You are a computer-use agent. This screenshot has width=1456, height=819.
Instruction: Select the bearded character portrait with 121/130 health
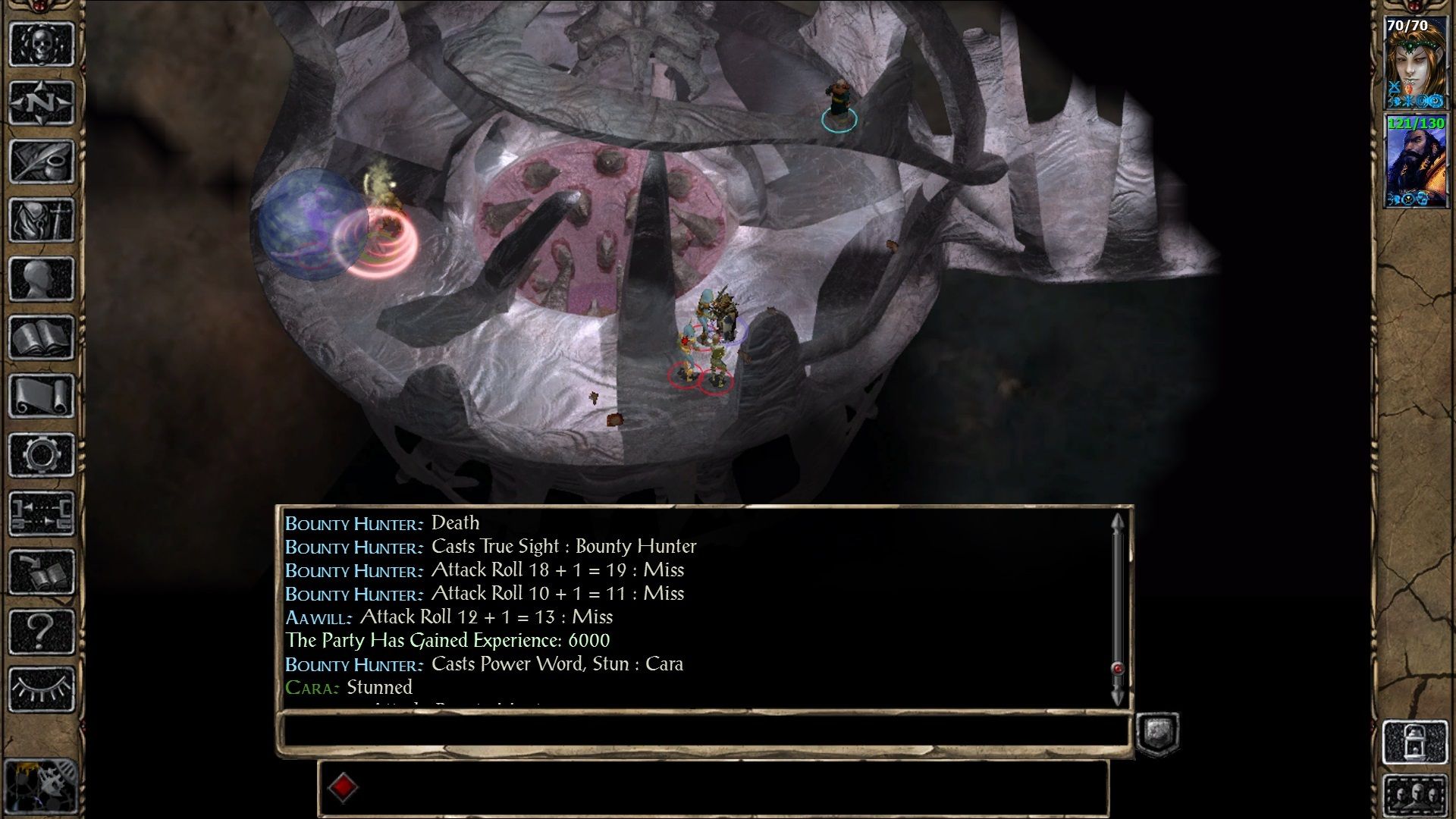[1415, 161]
